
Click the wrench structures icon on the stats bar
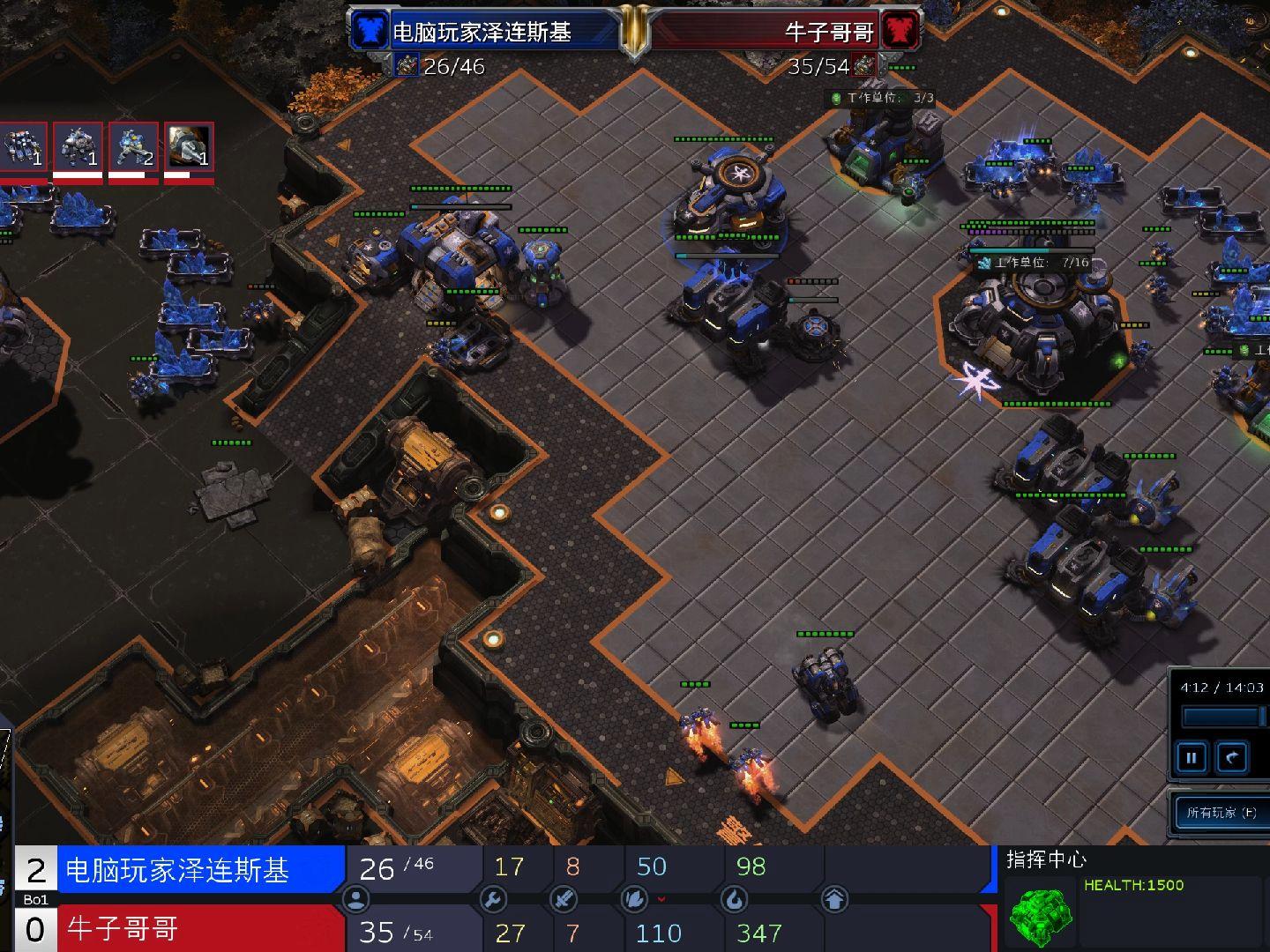click(494, 898)
